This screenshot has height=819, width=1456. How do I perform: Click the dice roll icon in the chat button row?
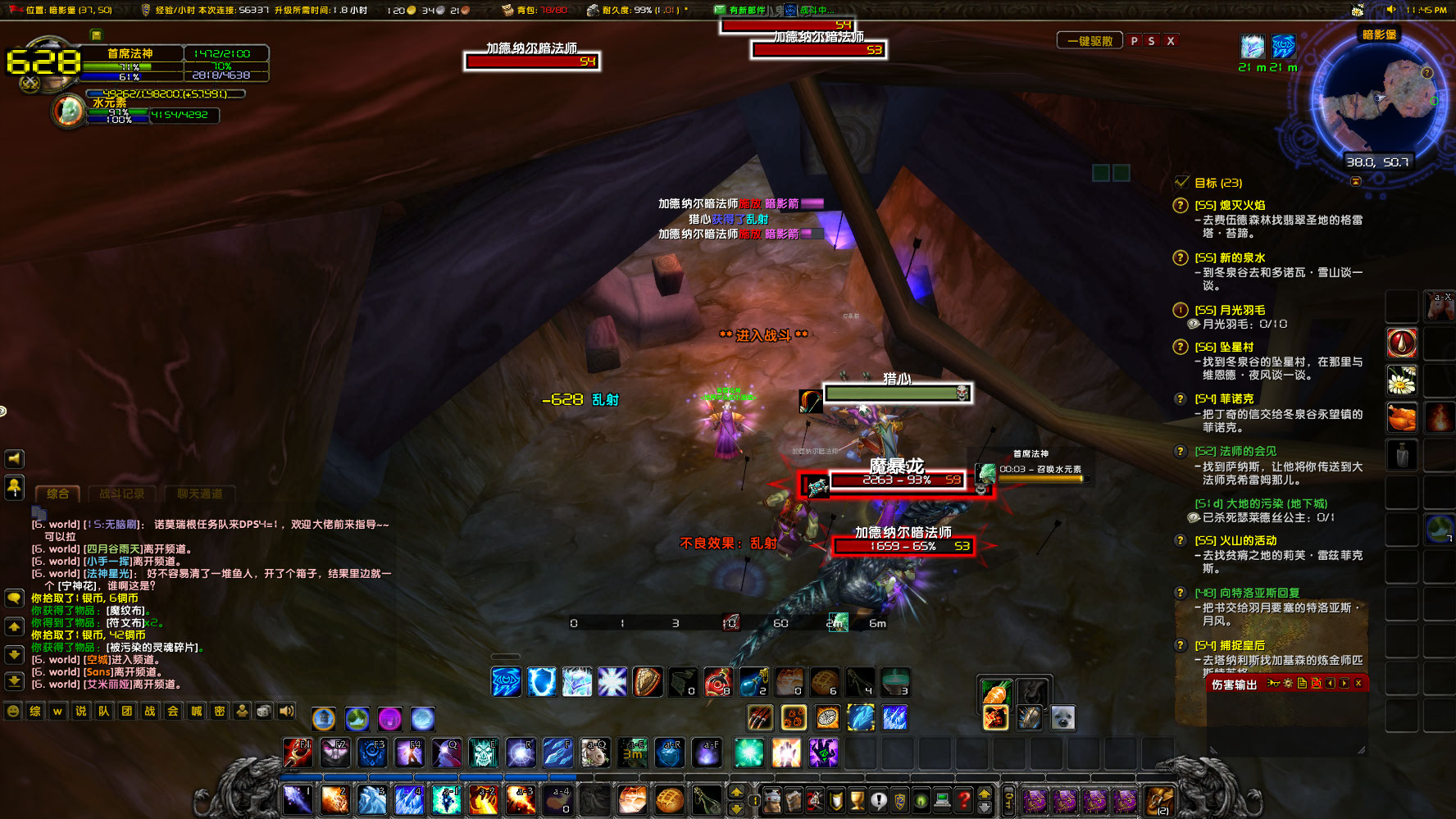(263, 712)
